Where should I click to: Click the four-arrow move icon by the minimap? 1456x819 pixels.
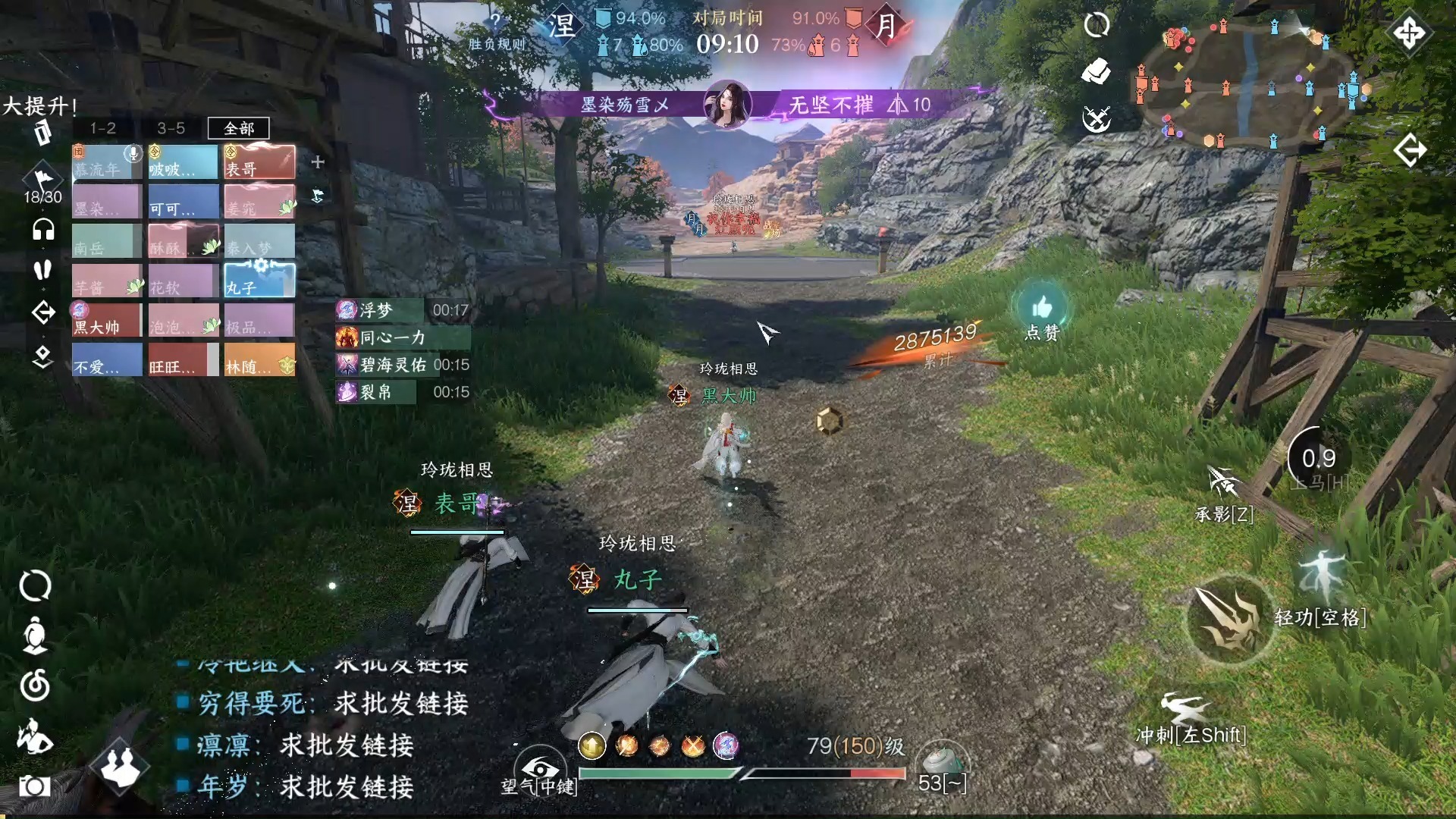pyautogui.click(x=1410, y=33)
